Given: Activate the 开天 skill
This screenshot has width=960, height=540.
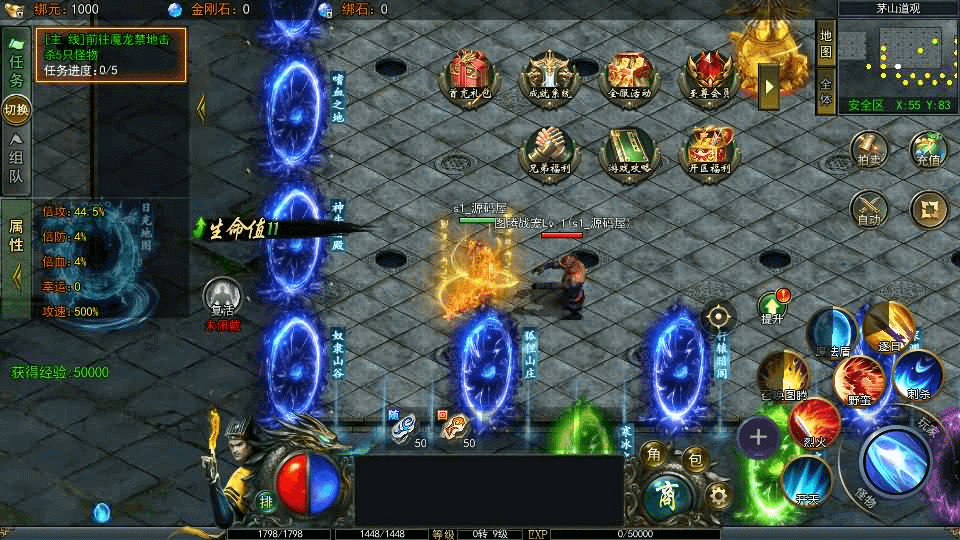Looking at the screenshot, I should tap(805, 478).
